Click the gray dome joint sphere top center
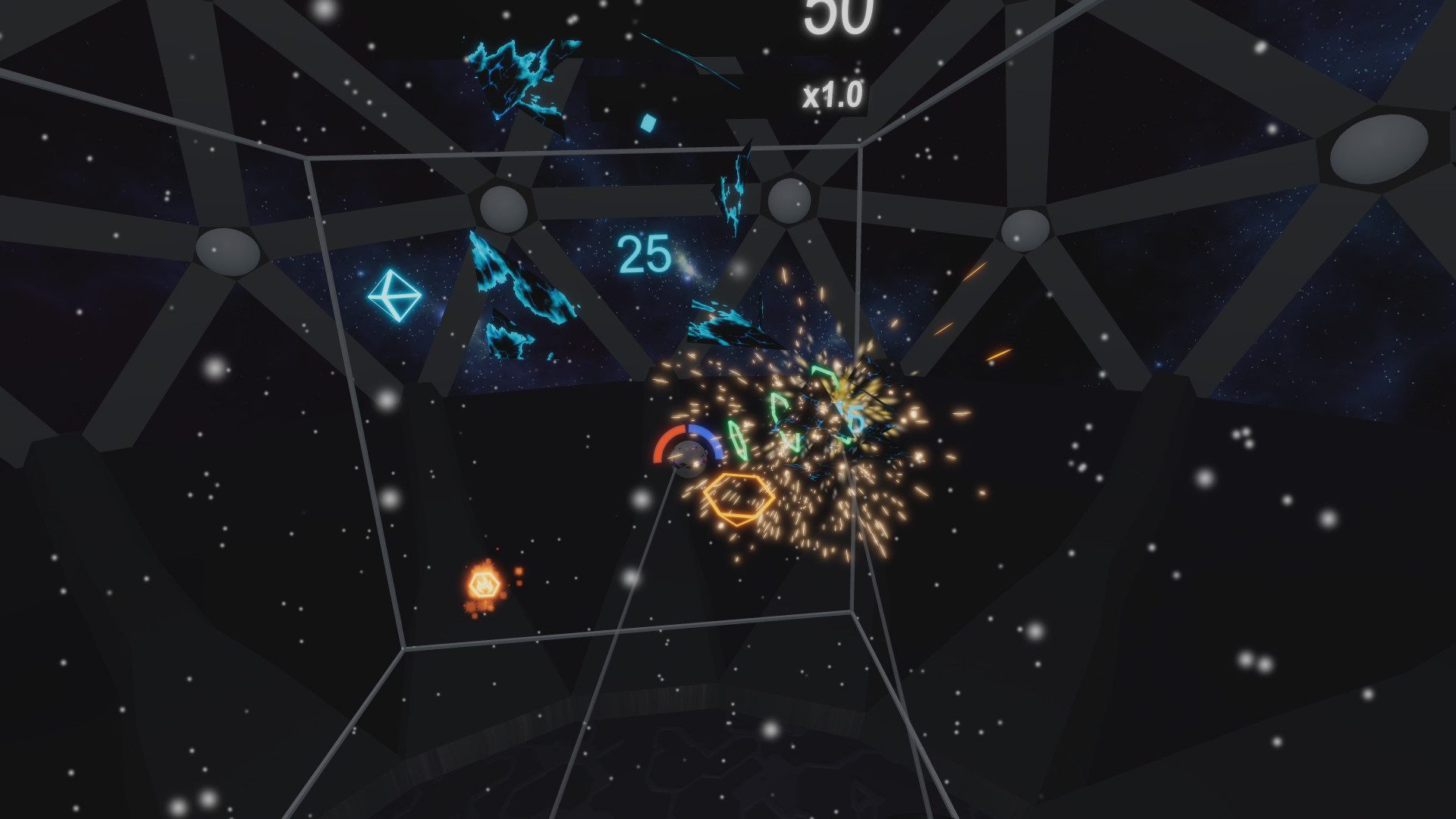 [791, 202]
